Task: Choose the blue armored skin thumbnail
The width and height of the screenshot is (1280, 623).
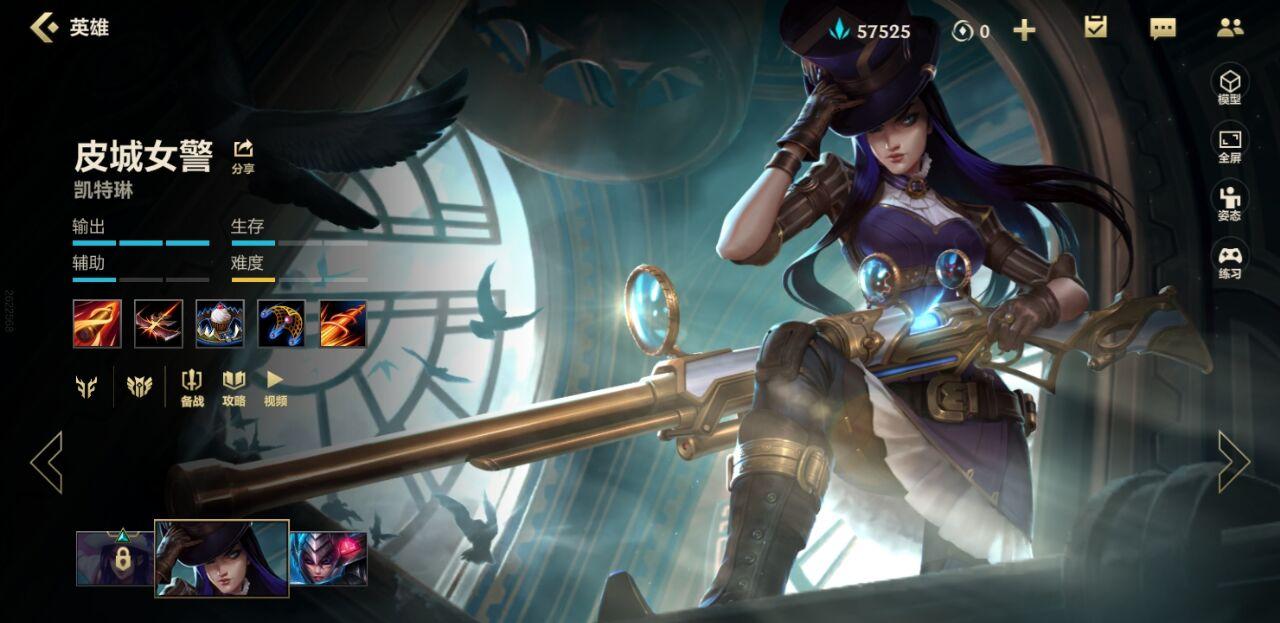Action: pos(329,558)
